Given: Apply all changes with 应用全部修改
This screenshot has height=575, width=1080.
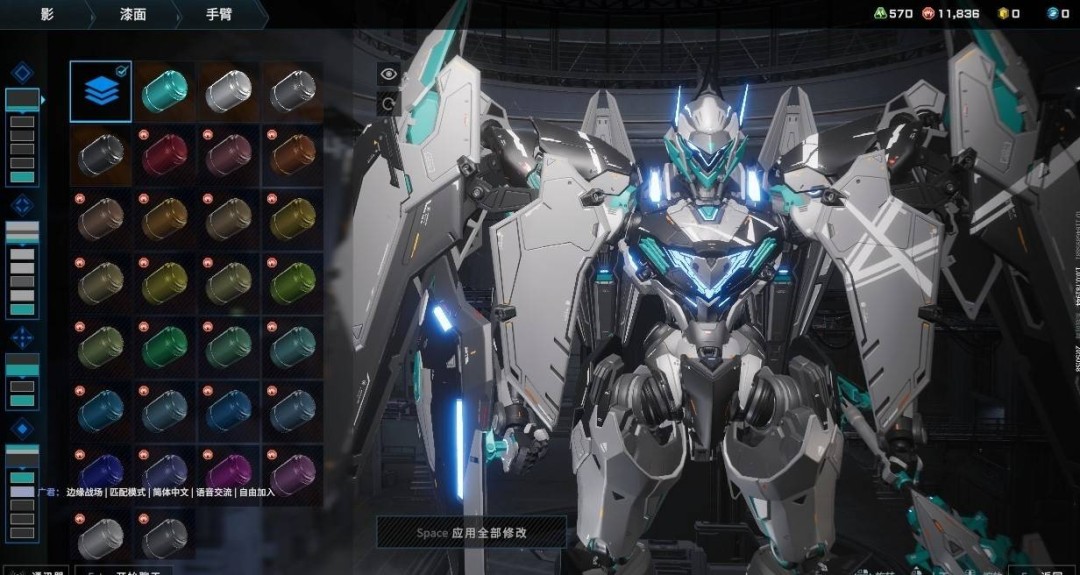Looking at the screenshot, I should pos(471,533).
